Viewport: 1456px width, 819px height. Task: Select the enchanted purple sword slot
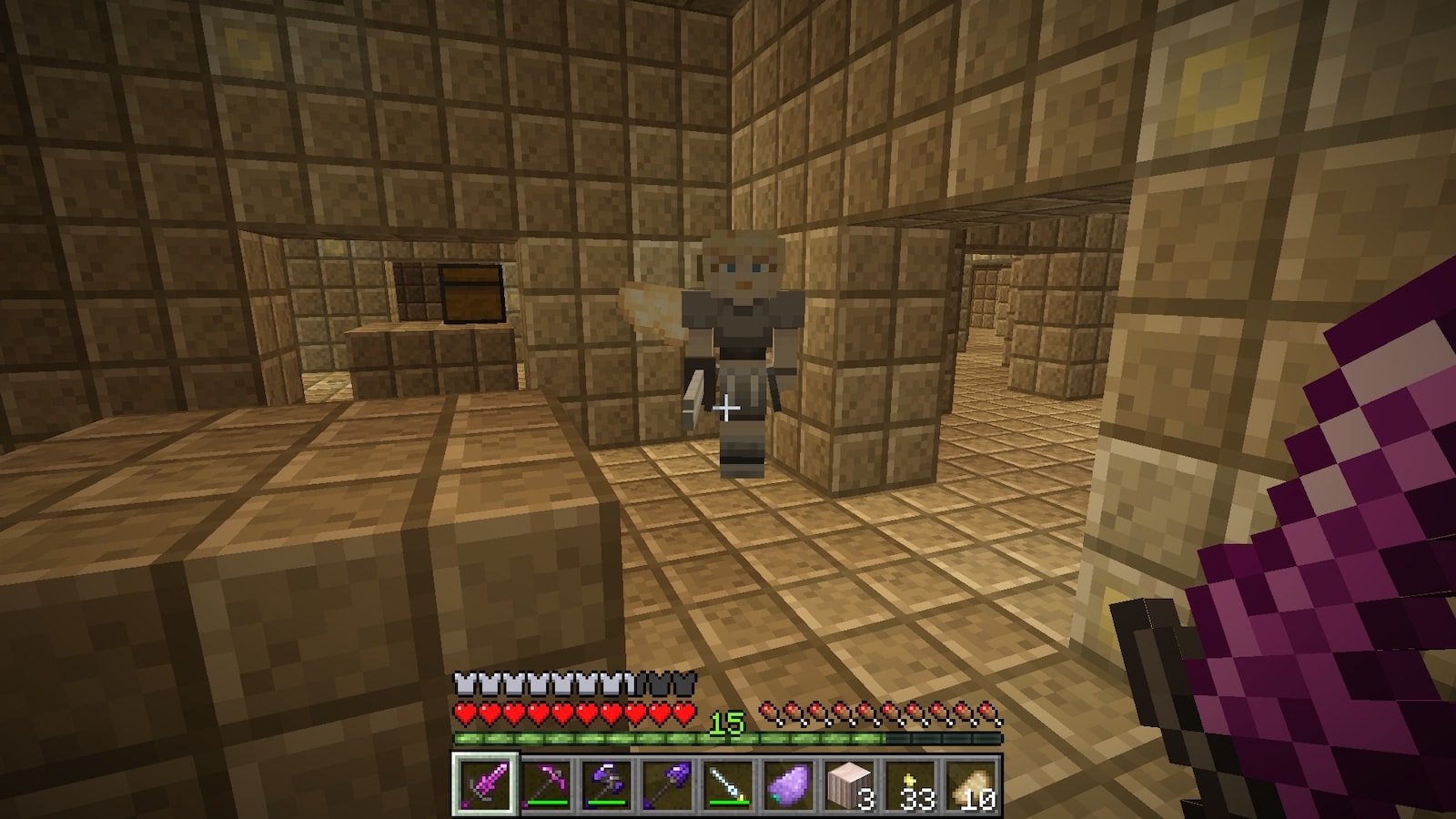486,784
